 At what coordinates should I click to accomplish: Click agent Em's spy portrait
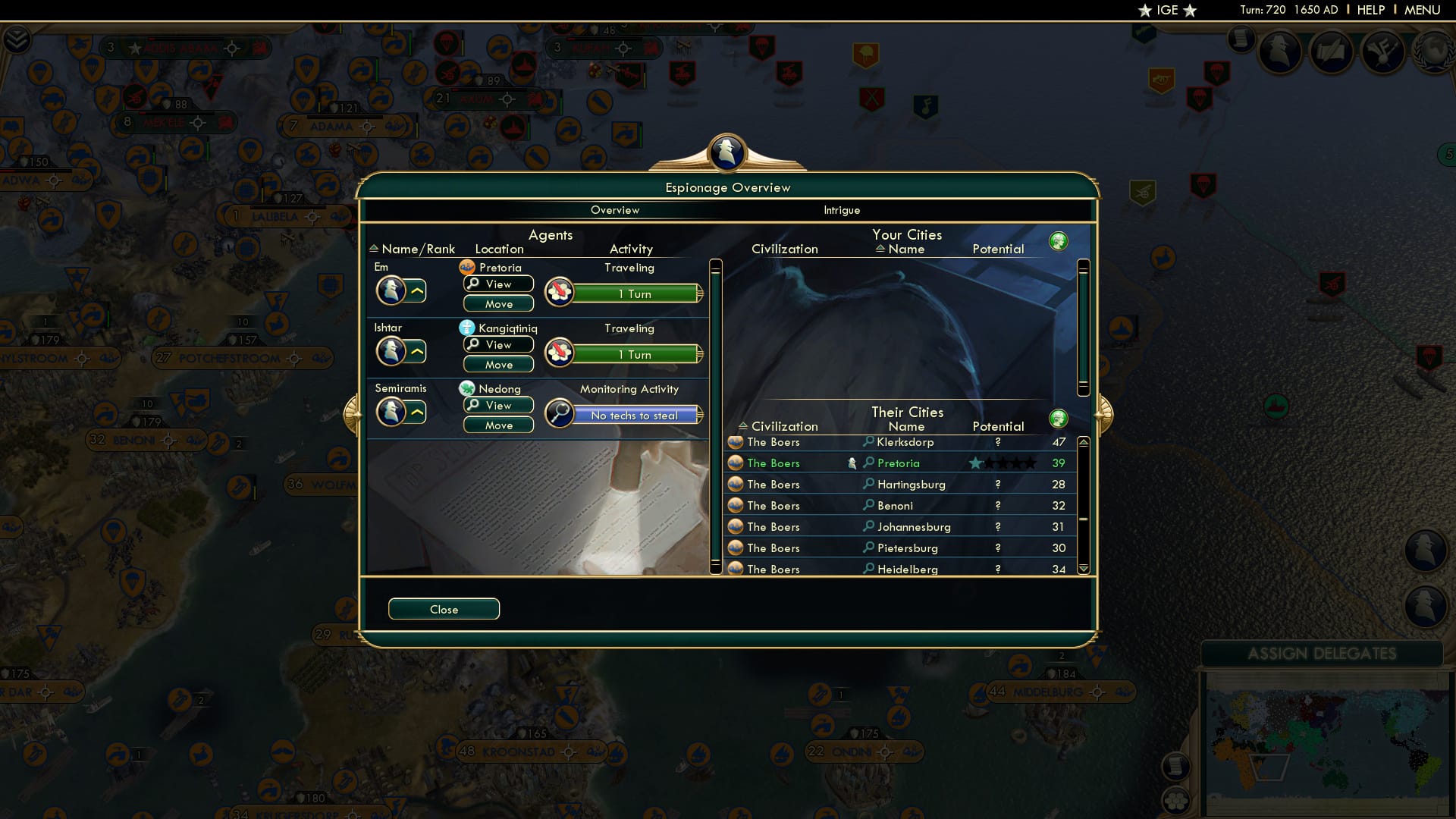tap(394, 291)
